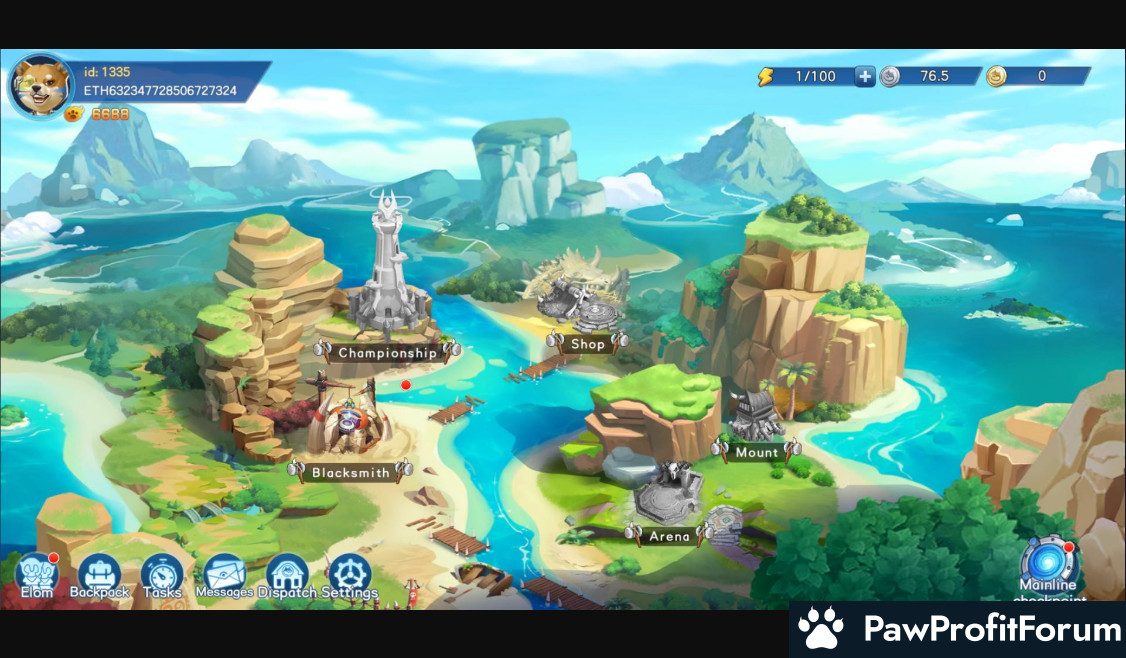Open the Elom menu icon
1126x658 pixels.
tap(37, 574)
